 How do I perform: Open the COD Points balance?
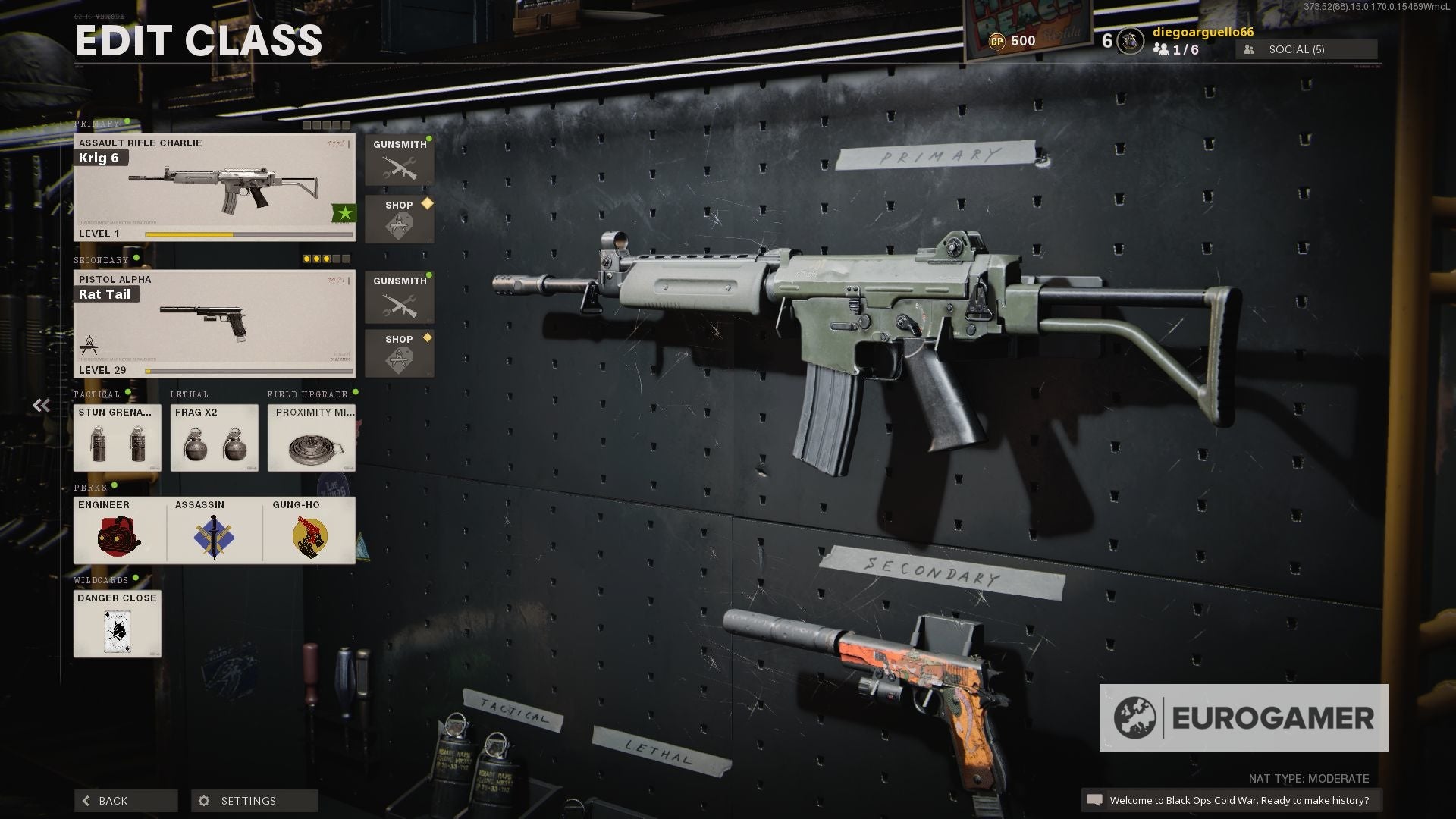click(x=1012, y=41)
